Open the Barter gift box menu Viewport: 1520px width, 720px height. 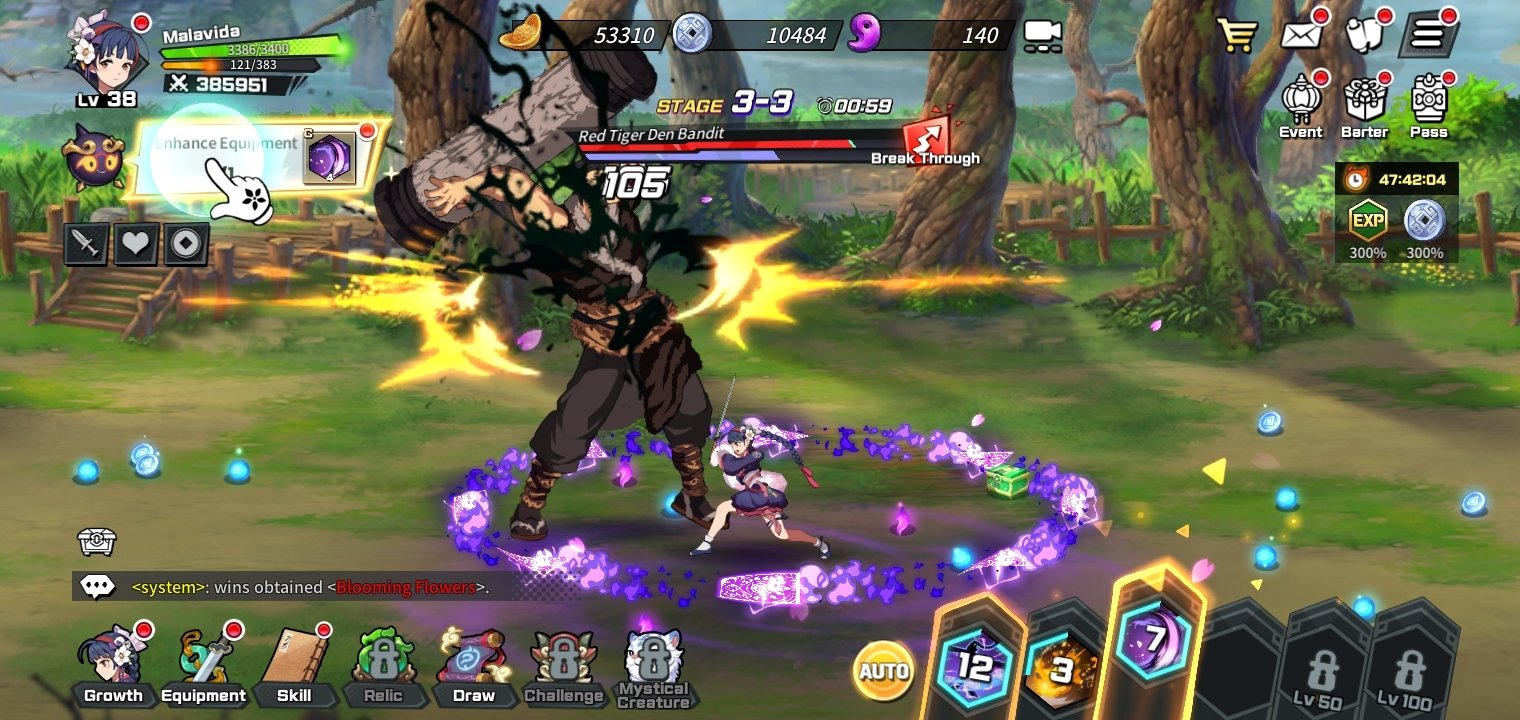(x=1365, y=105)
